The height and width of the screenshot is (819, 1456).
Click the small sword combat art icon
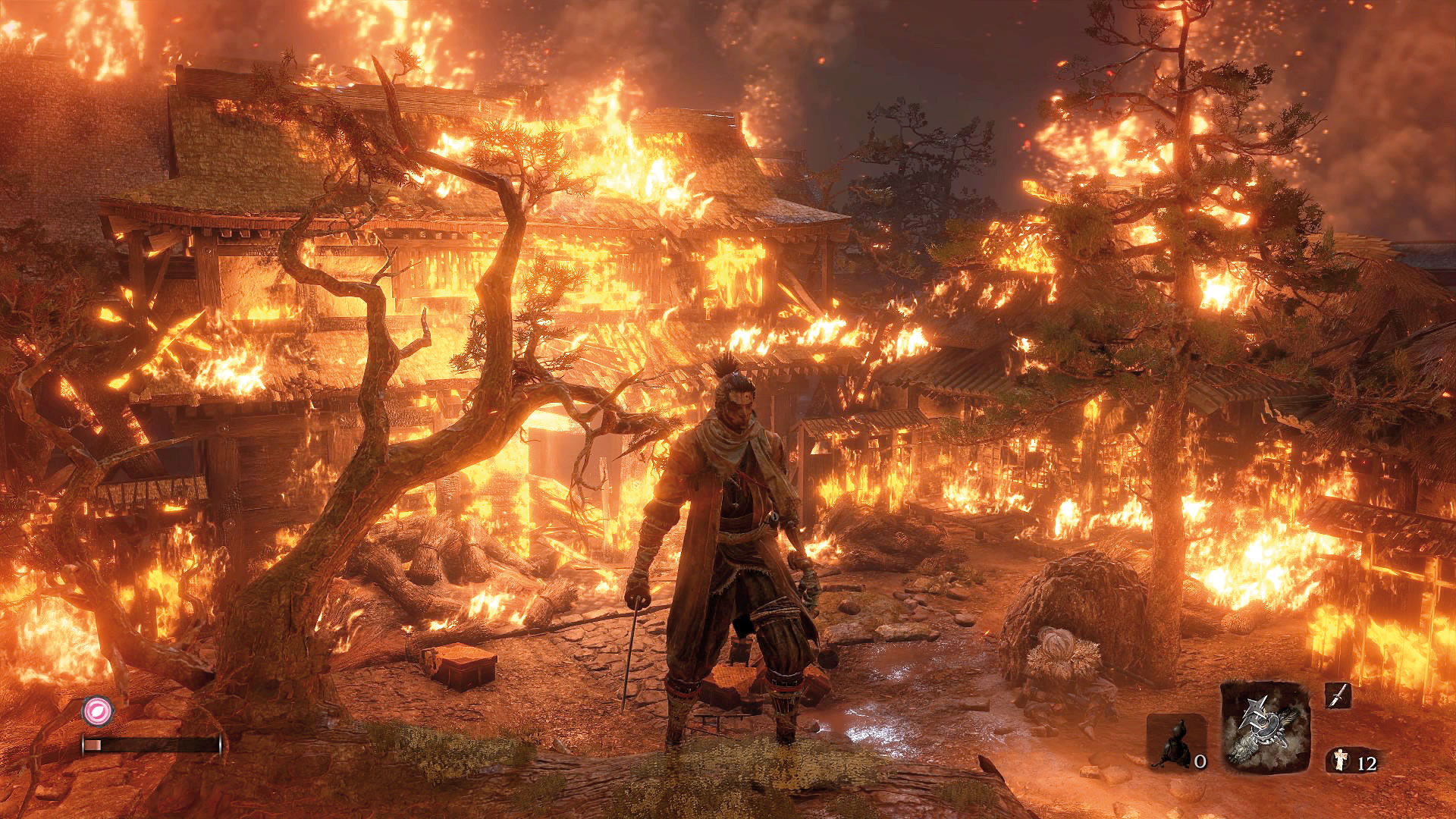coord(1338,695)
